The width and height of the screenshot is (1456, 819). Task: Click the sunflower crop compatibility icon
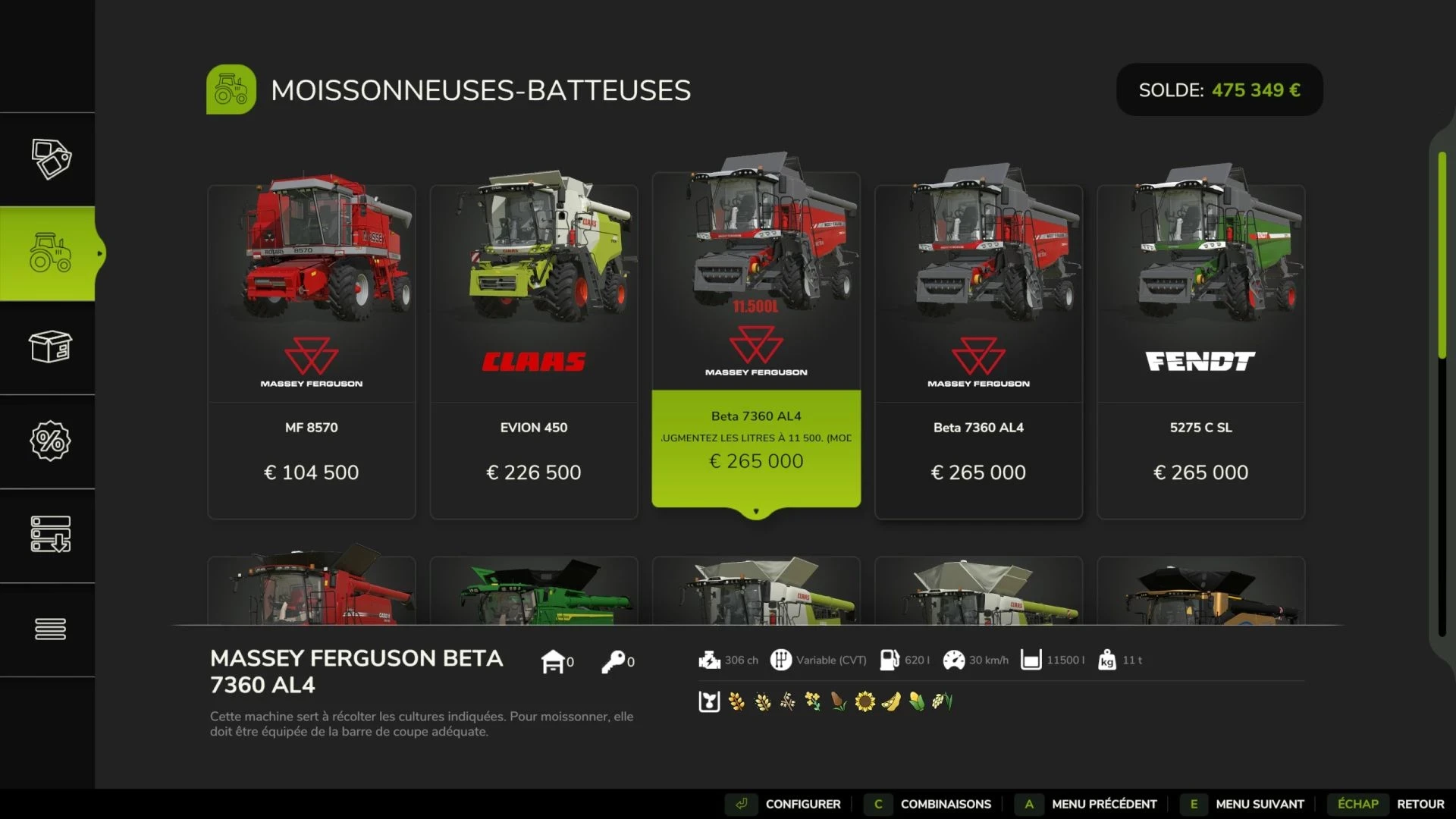pyautogui.click(x=864, y=701)
